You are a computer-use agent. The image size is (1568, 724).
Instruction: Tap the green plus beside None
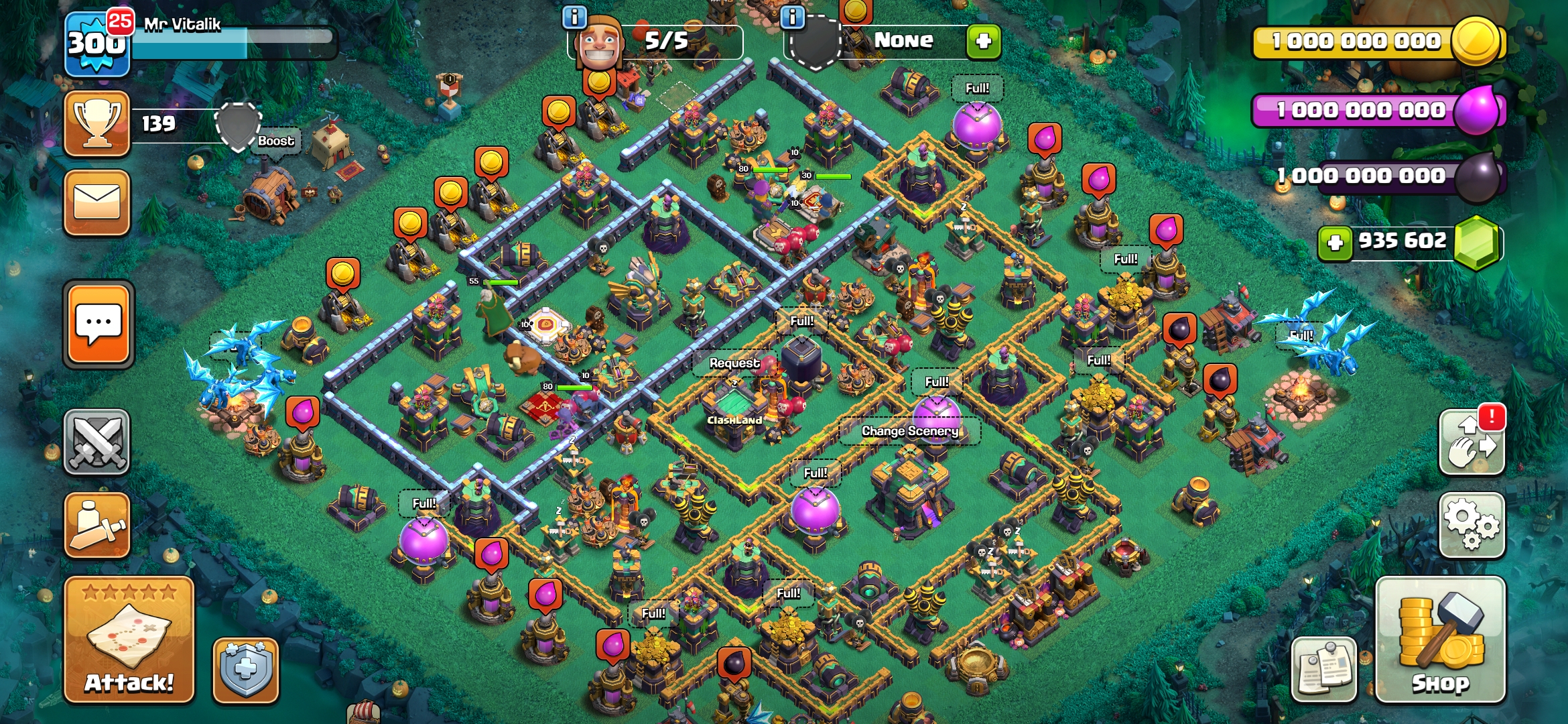(x=983, y=42)
